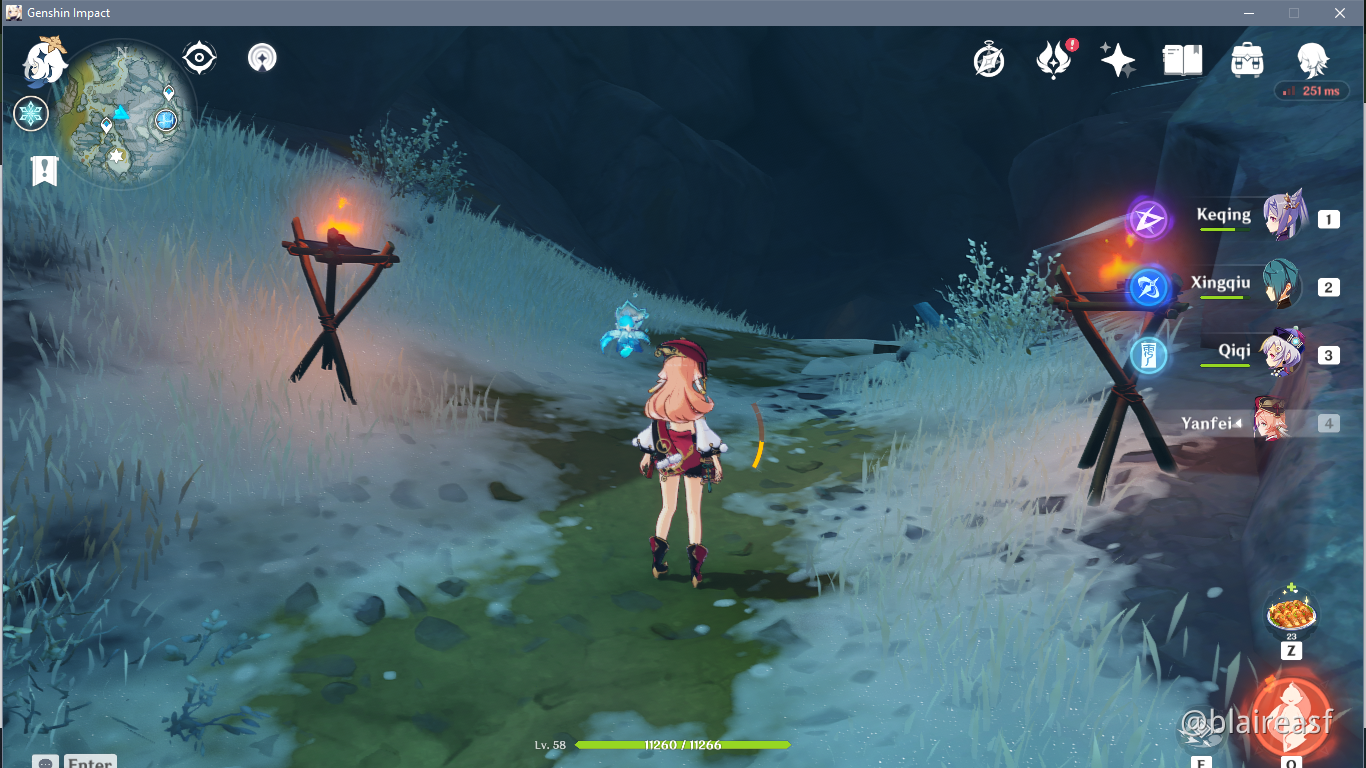The height and width of the screenshot is (768, 1366).
Task: Open the character screen icon
Action: pyautogui.click(x=1311, y=60)
